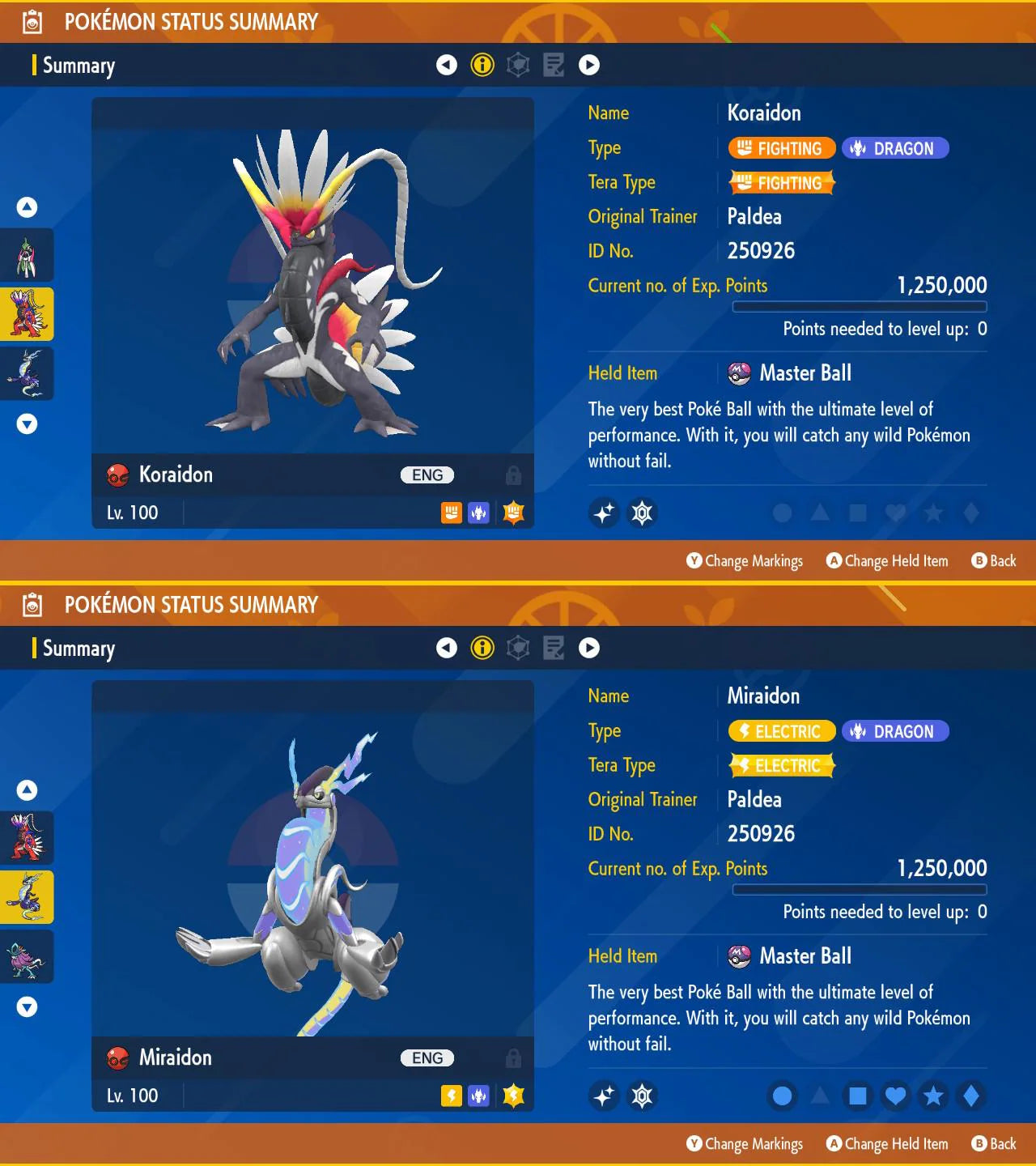Click Koraidon's experience points progress bar
Image resolution: width=1036 pixels, height=1166 pixels.
pos(860,307)
